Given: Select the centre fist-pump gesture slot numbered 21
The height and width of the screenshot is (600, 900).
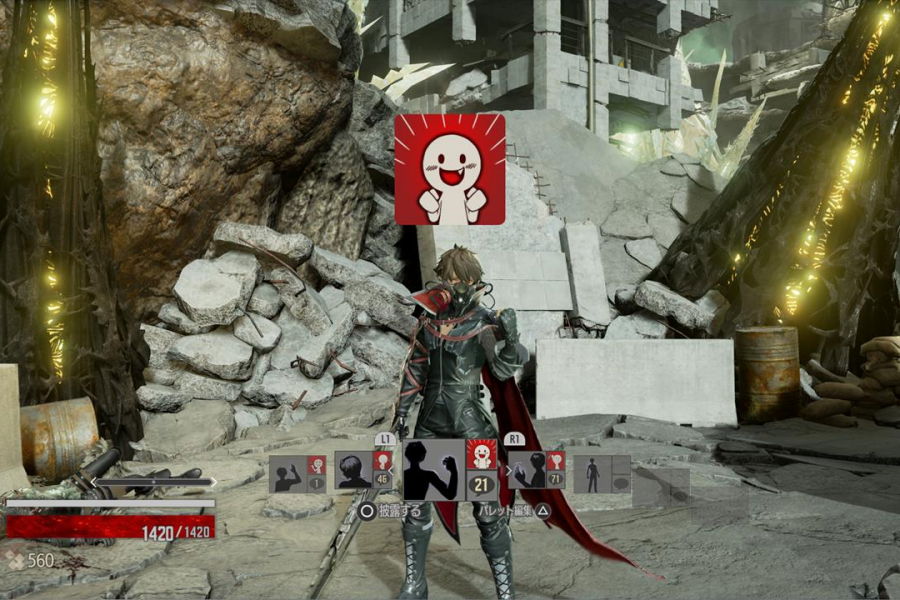Looking at the screenshot, I should click(x=450, y=470).
